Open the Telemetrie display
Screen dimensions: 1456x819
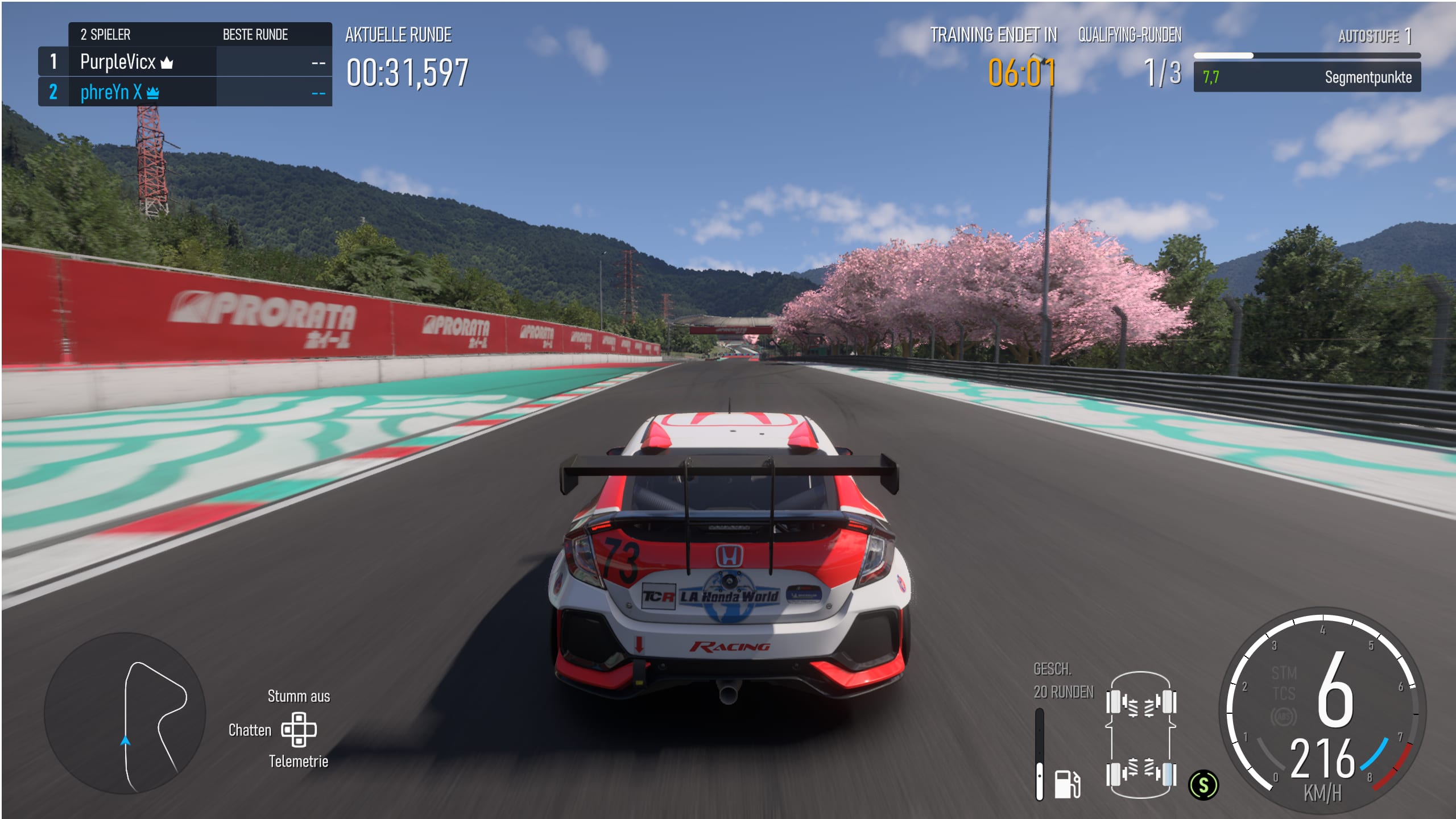tap(299, 761)
